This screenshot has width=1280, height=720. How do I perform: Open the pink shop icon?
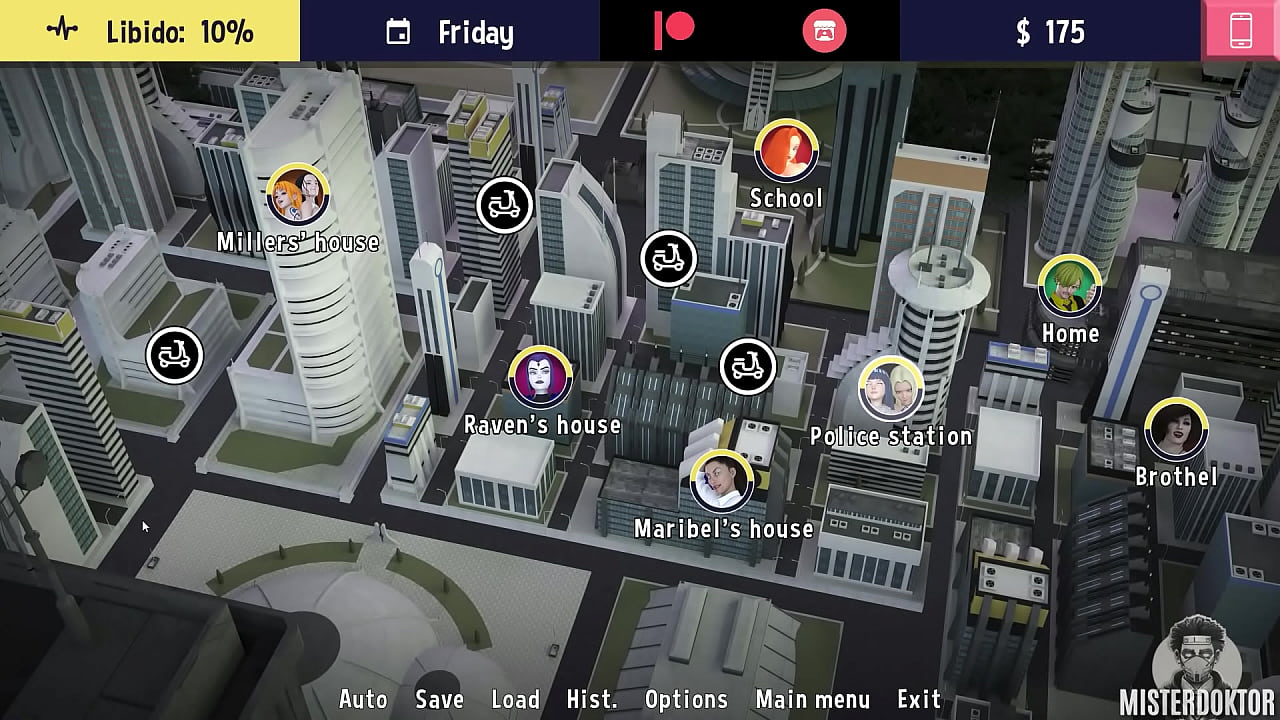coord(824,31)
